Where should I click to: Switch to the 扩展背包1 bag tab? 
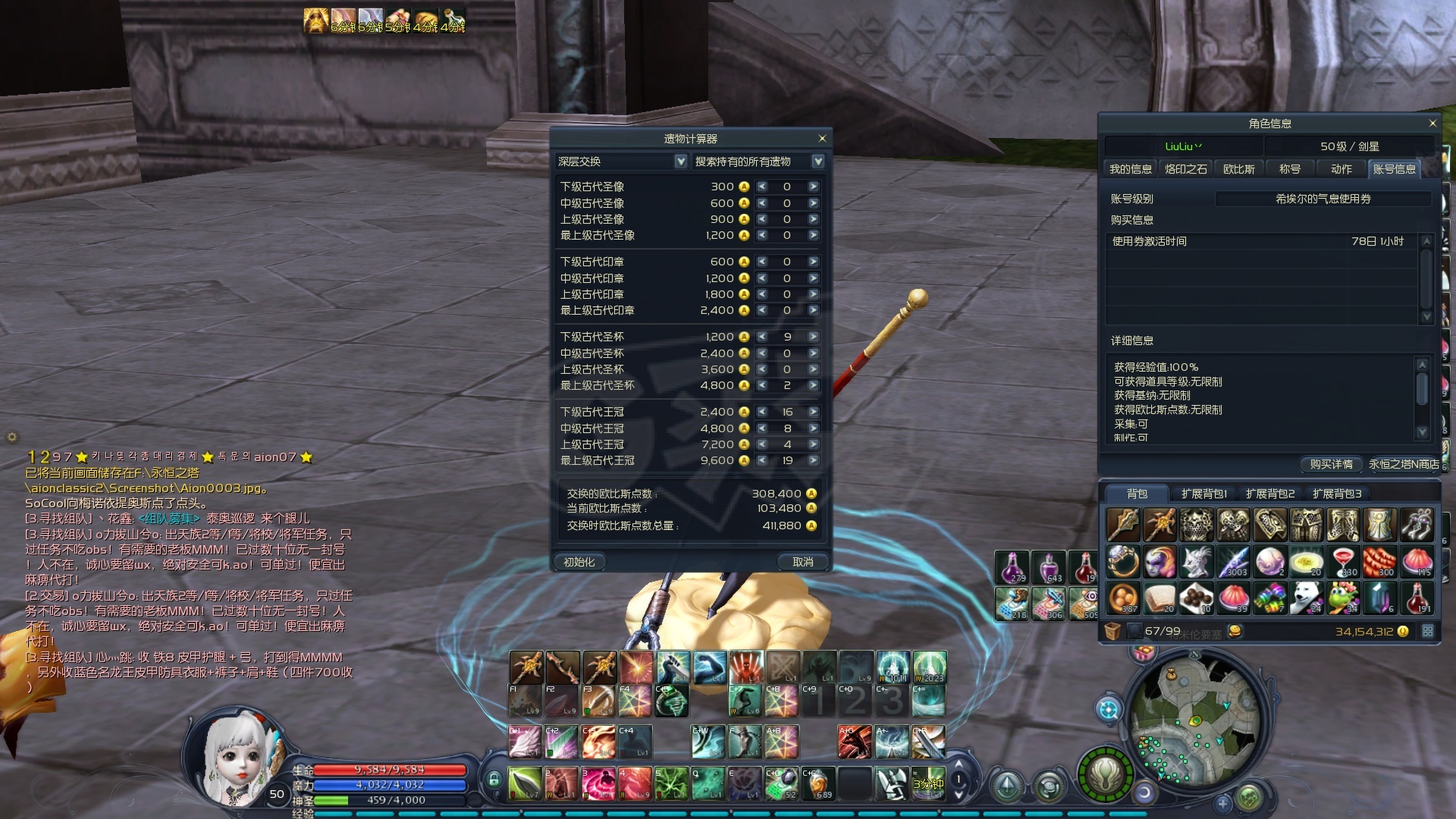(1203, 494)
